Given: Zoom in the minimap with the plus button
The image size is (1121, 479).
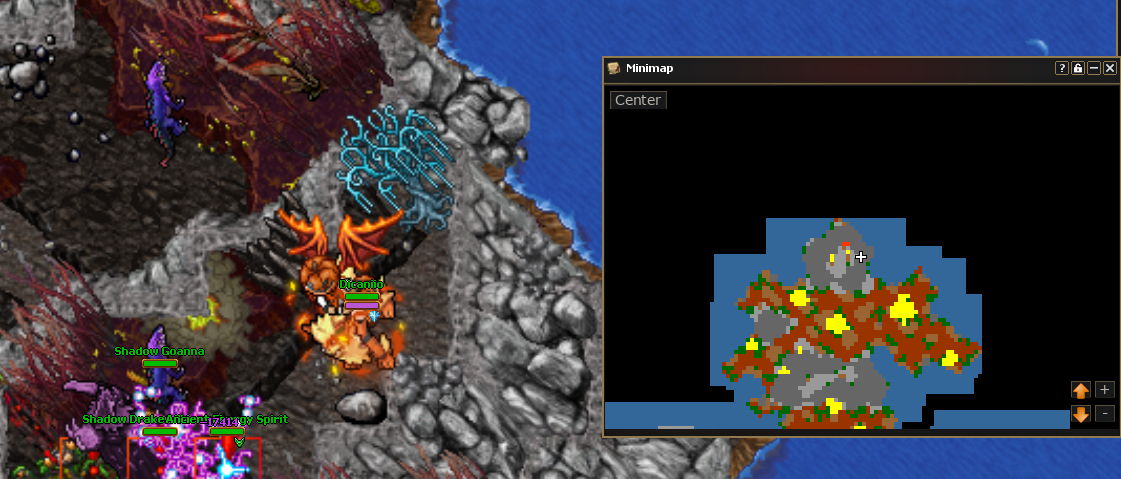Looking at the screenshot, I should tap(1104, 390).
